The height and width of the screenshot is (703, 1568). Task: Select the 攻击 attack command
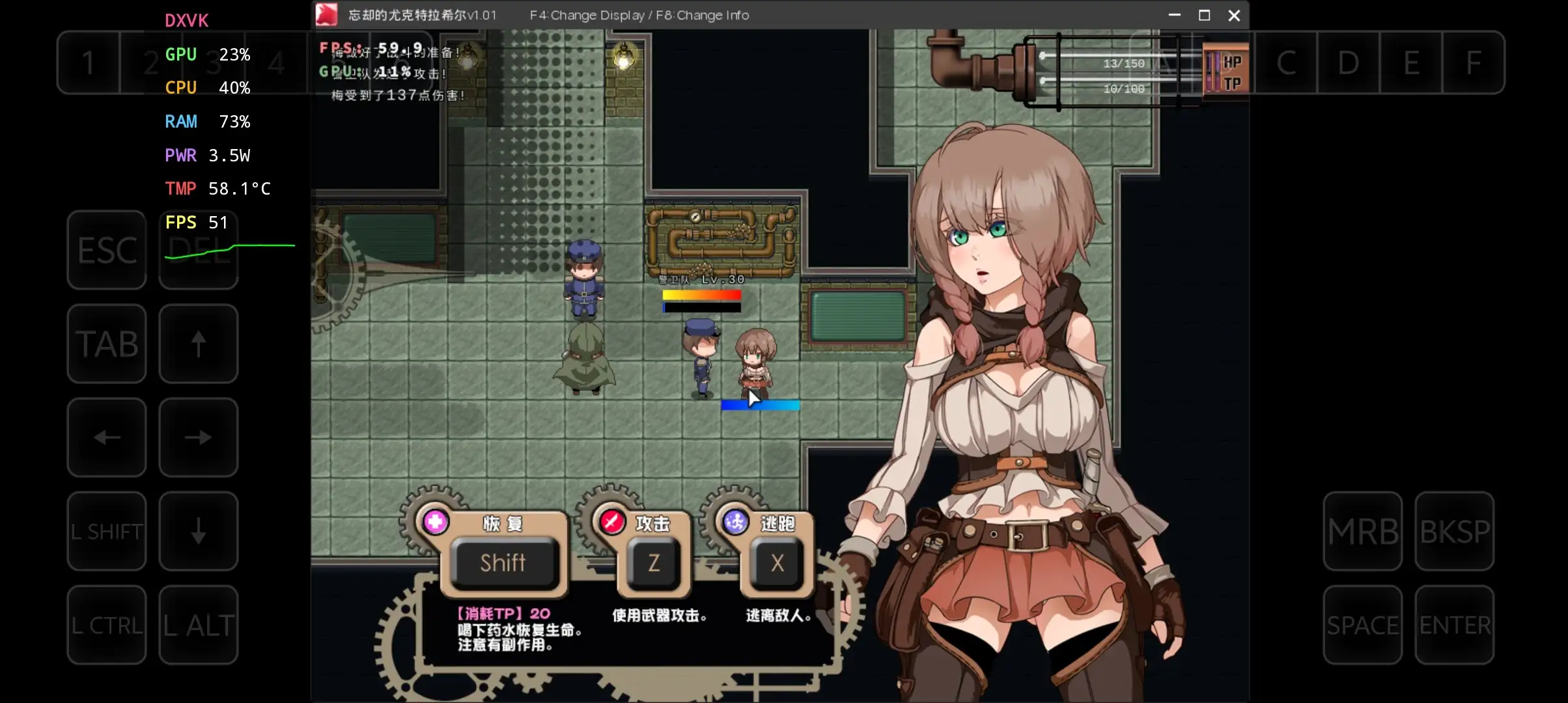653,561
